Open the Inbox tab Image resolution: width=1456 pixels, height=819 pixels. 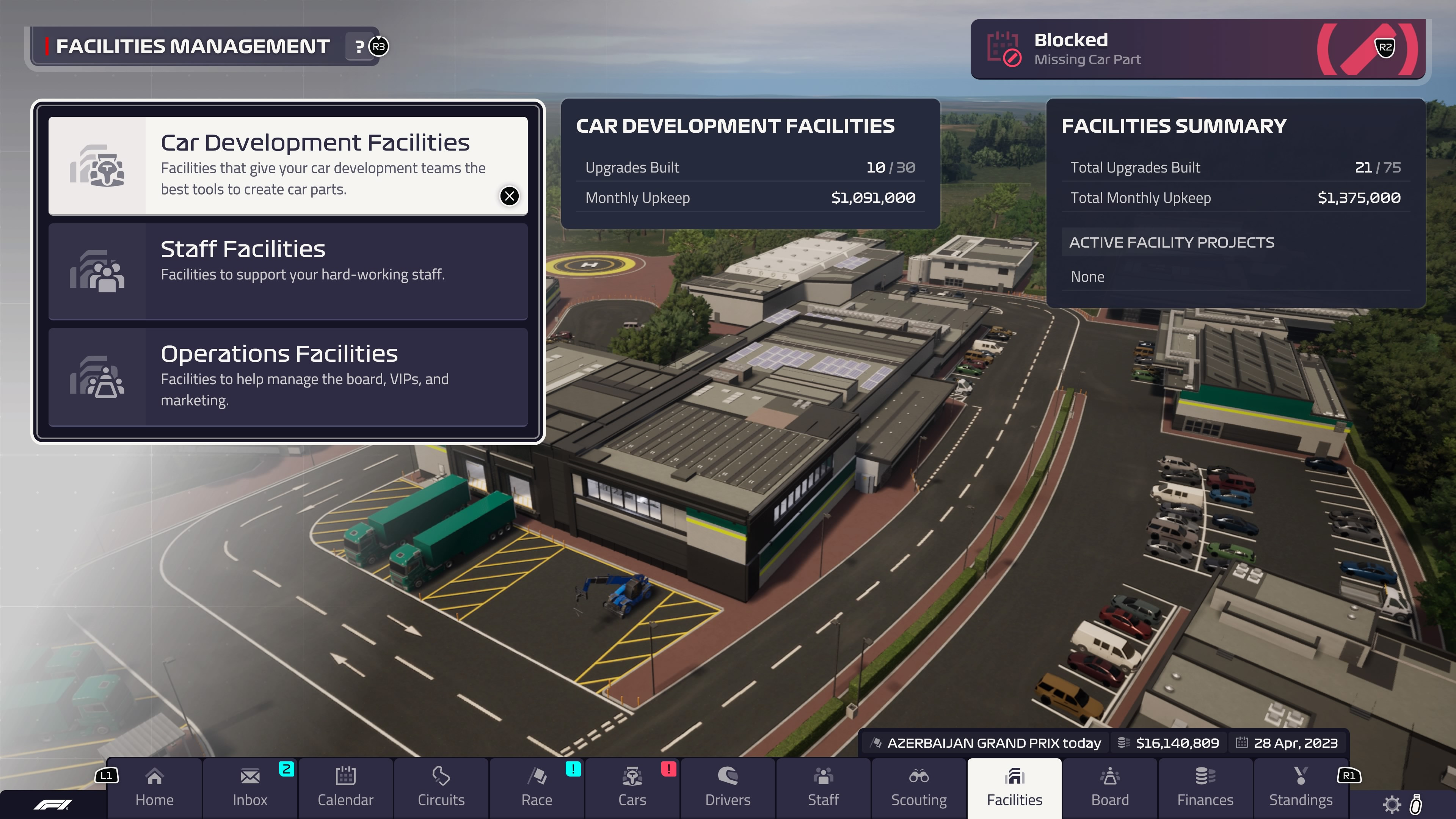tap(250, 788)
